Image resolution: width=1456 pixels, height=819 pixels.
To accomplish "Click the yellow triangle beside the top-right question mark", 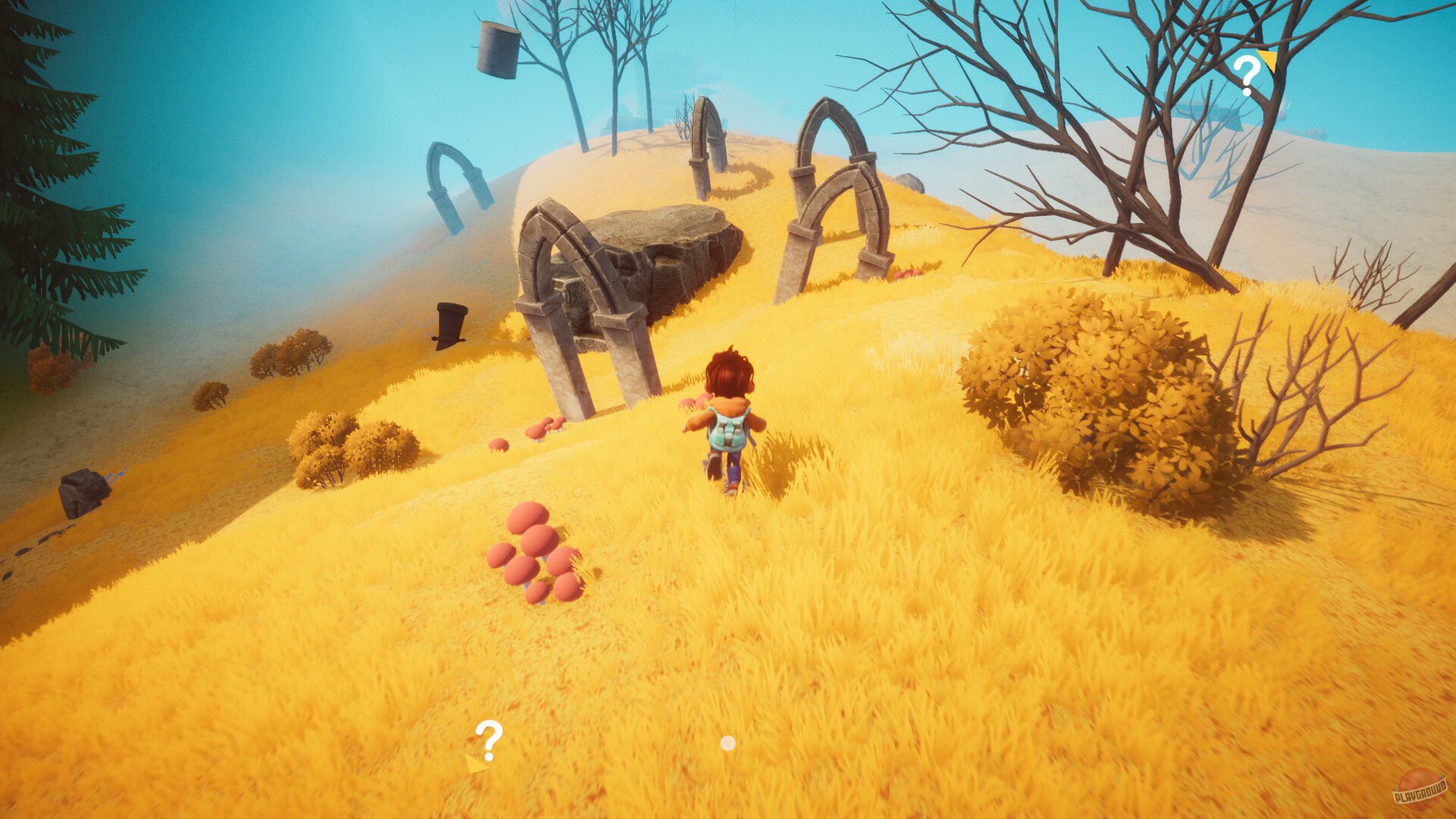I will click(x=1265, y=59).
